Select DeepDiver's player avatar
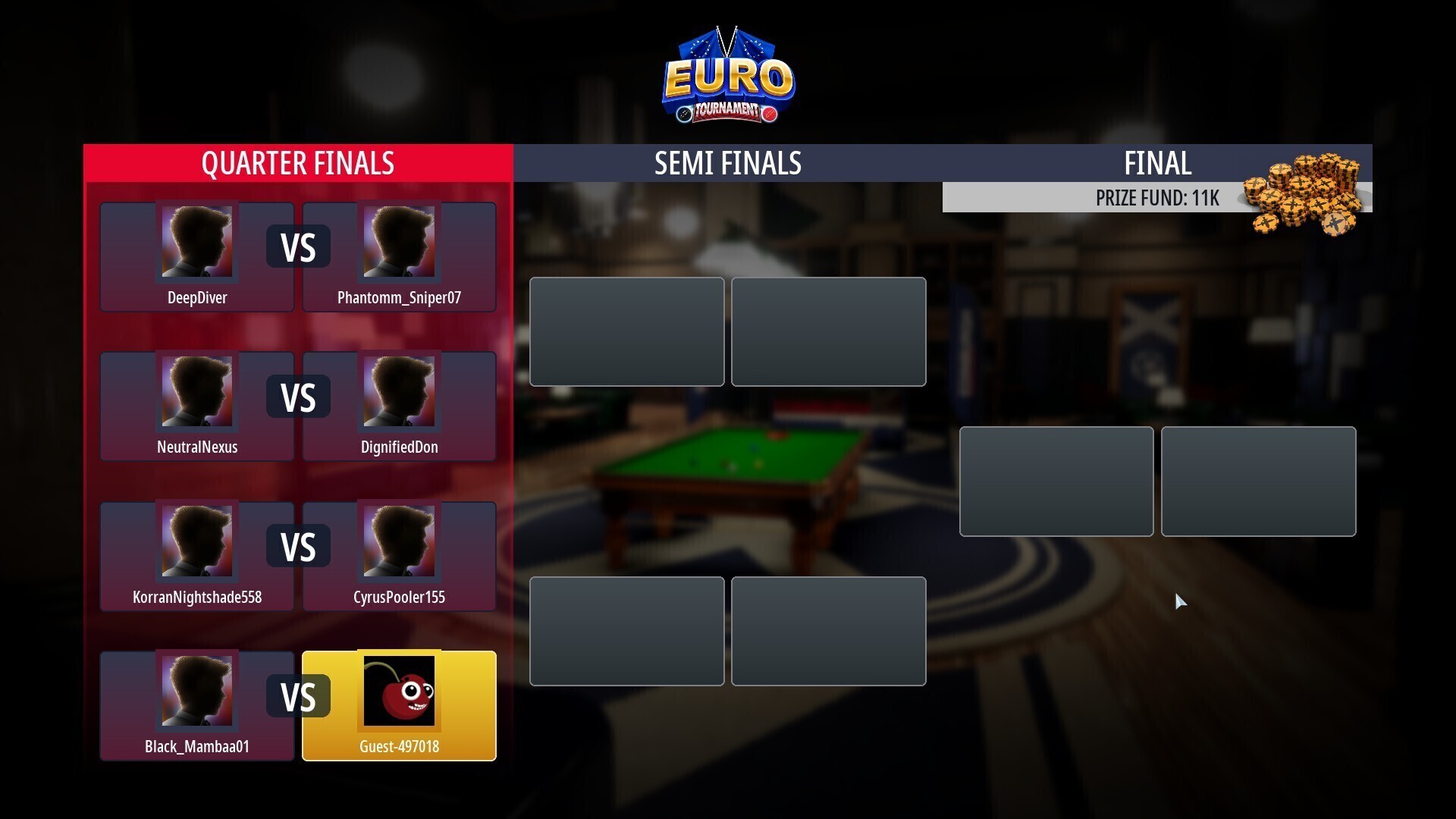Viewport: 1456px width, 819px height. (196, 241)
